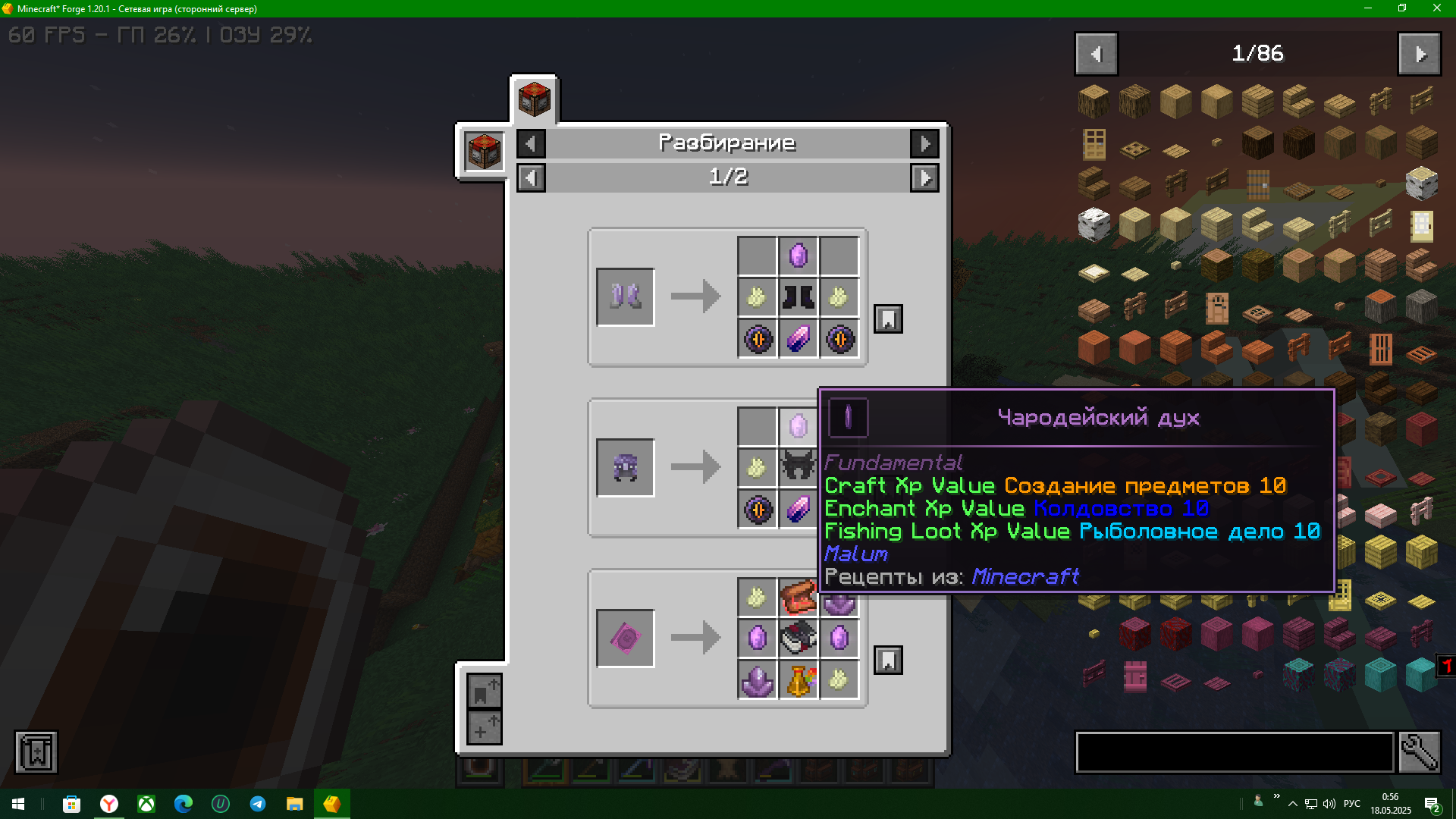Select the crafting station tab above the panel
Image resolution: width=1456 pixels, height=819 pixels.
(534, 99)
